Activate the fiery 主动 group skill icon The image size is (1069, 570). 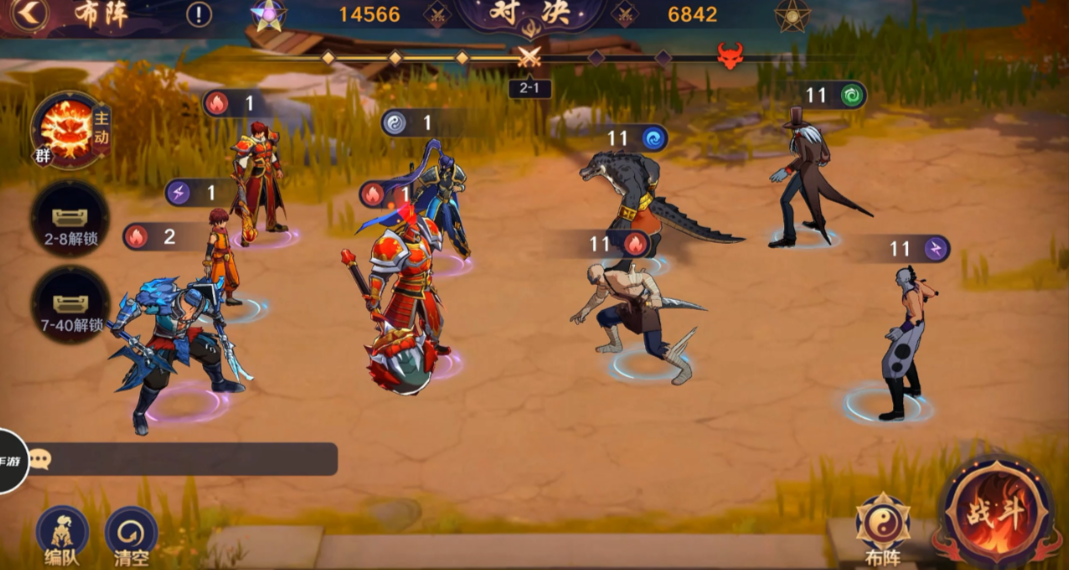(x=68, y=131)
